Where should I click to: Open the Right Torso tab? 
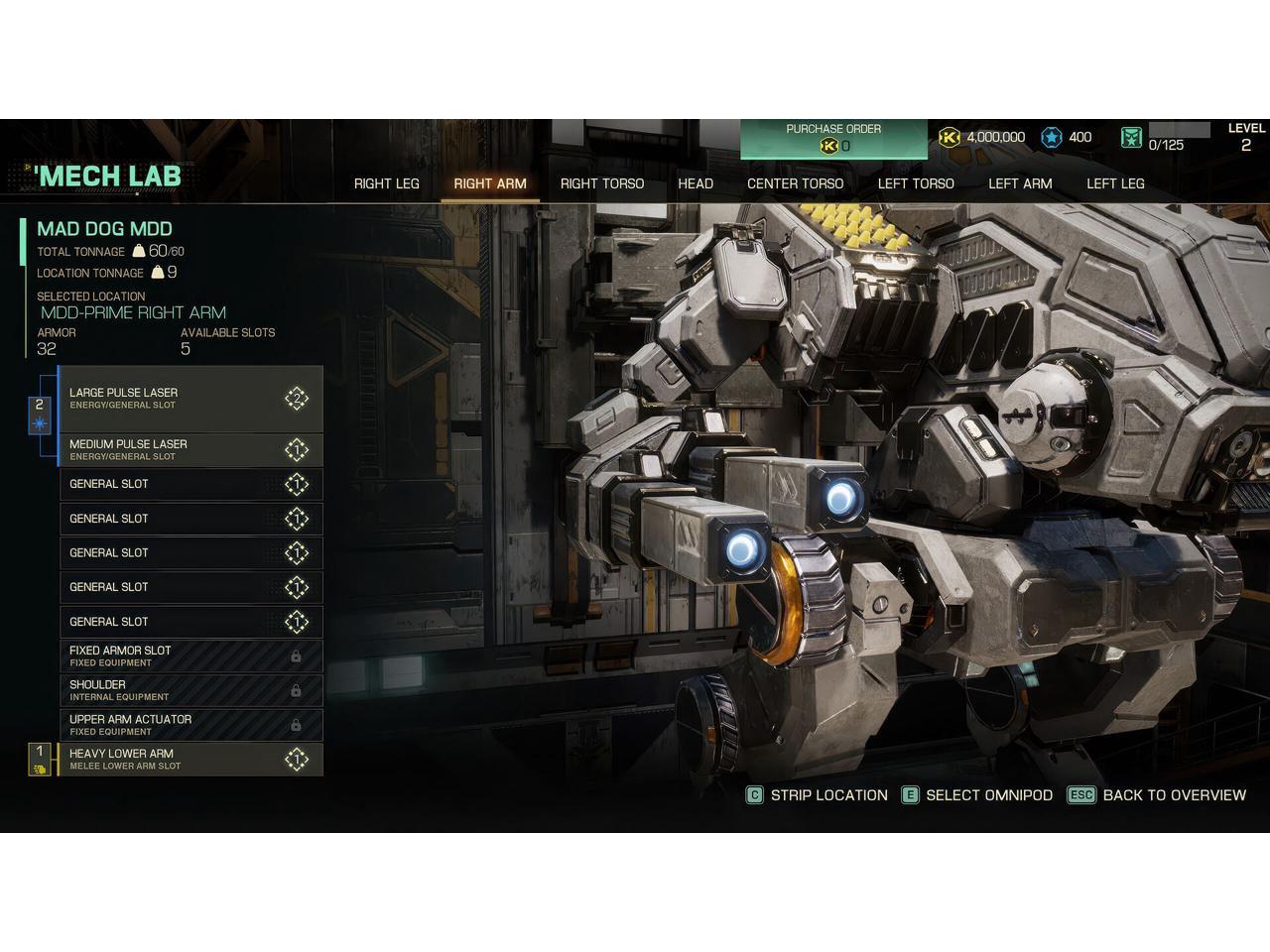click(x=601, y=183)
